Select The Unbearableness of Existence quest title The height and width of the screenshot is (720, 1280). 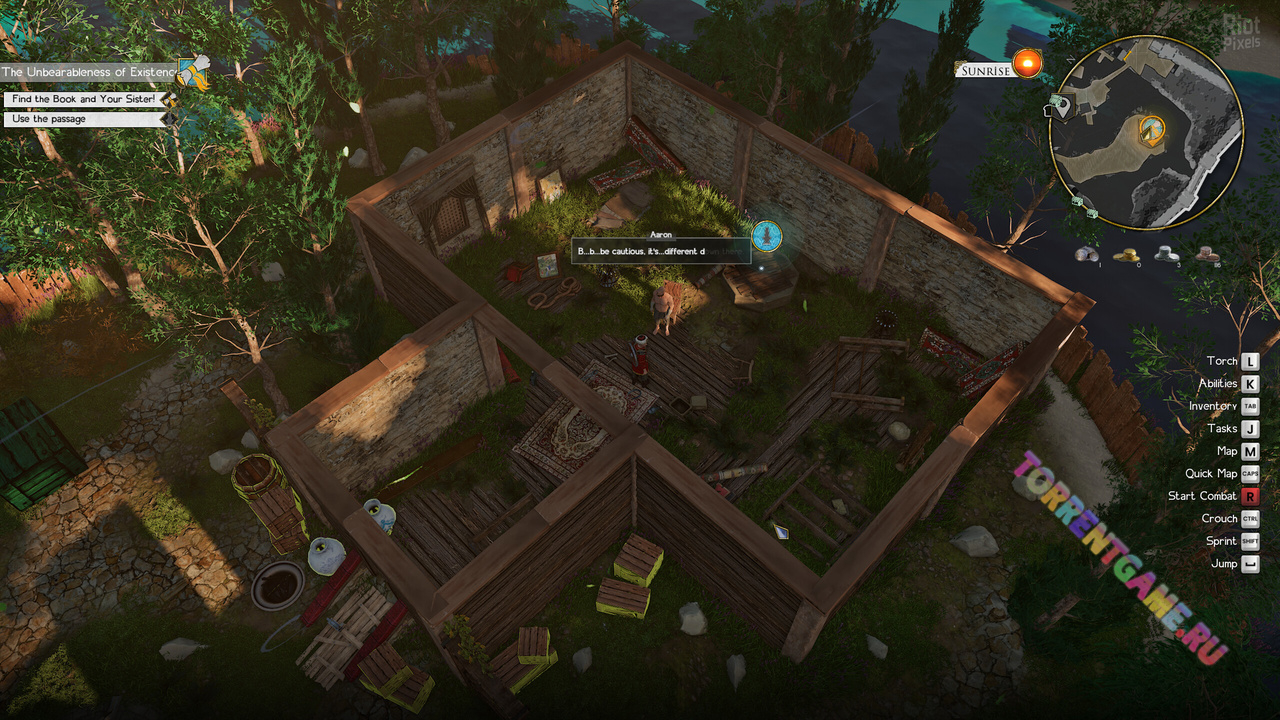coord(88,72)
